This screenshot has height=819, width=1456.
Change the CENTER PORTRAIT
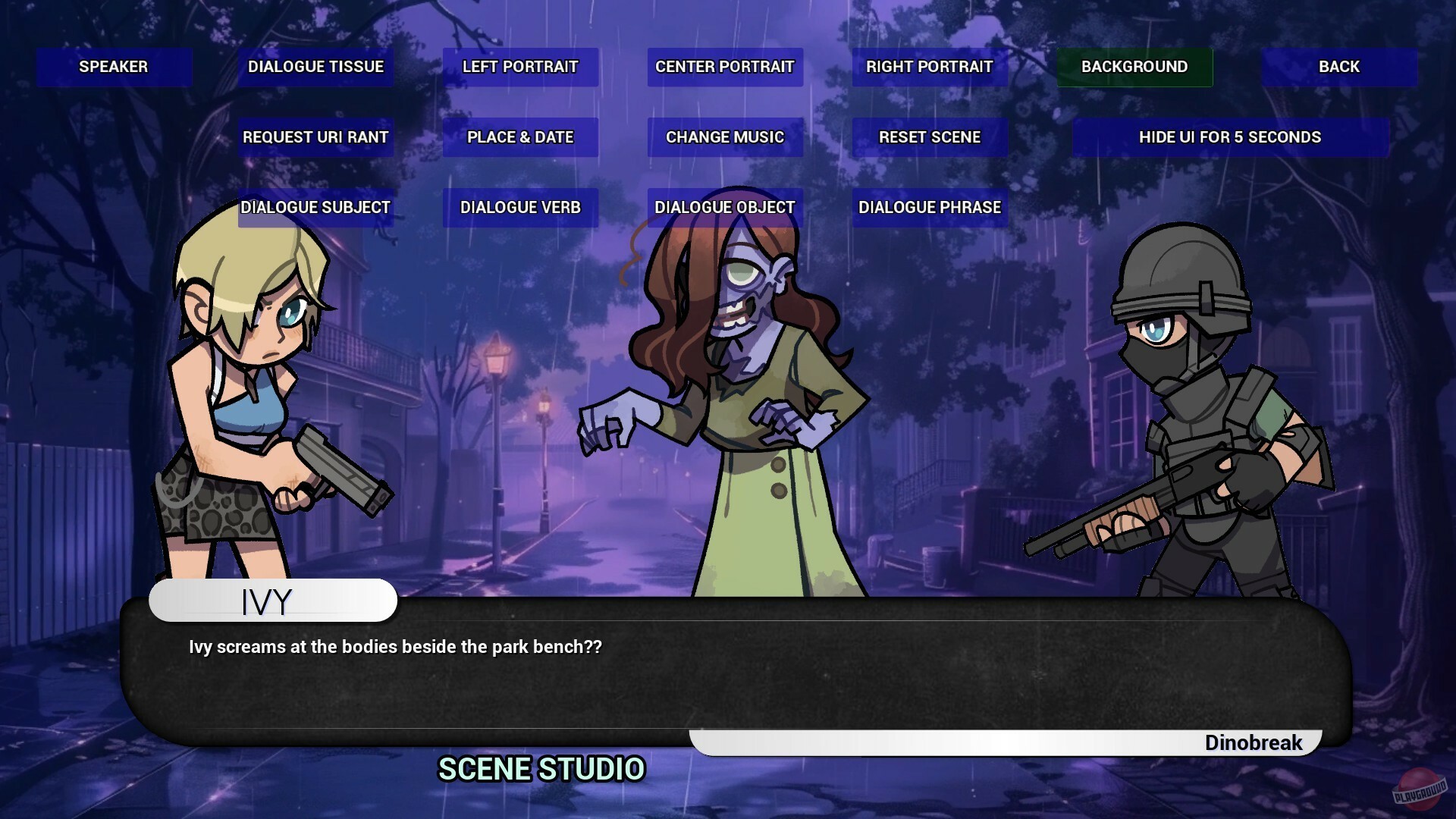click(x=724, y=67)
